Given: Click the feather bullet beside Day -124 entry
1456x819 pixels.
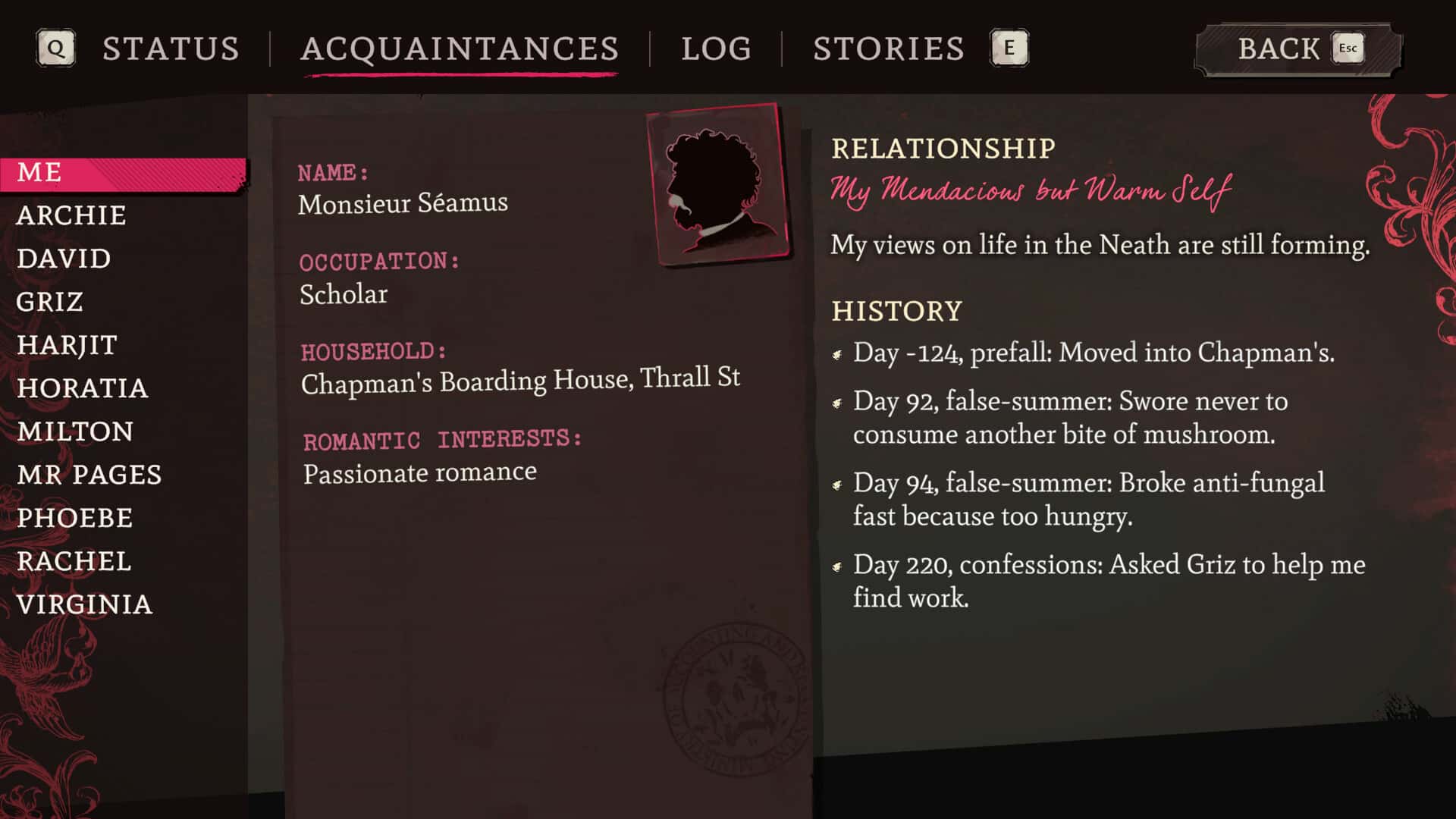Looking at the screenshot, I should coord(838,353).
